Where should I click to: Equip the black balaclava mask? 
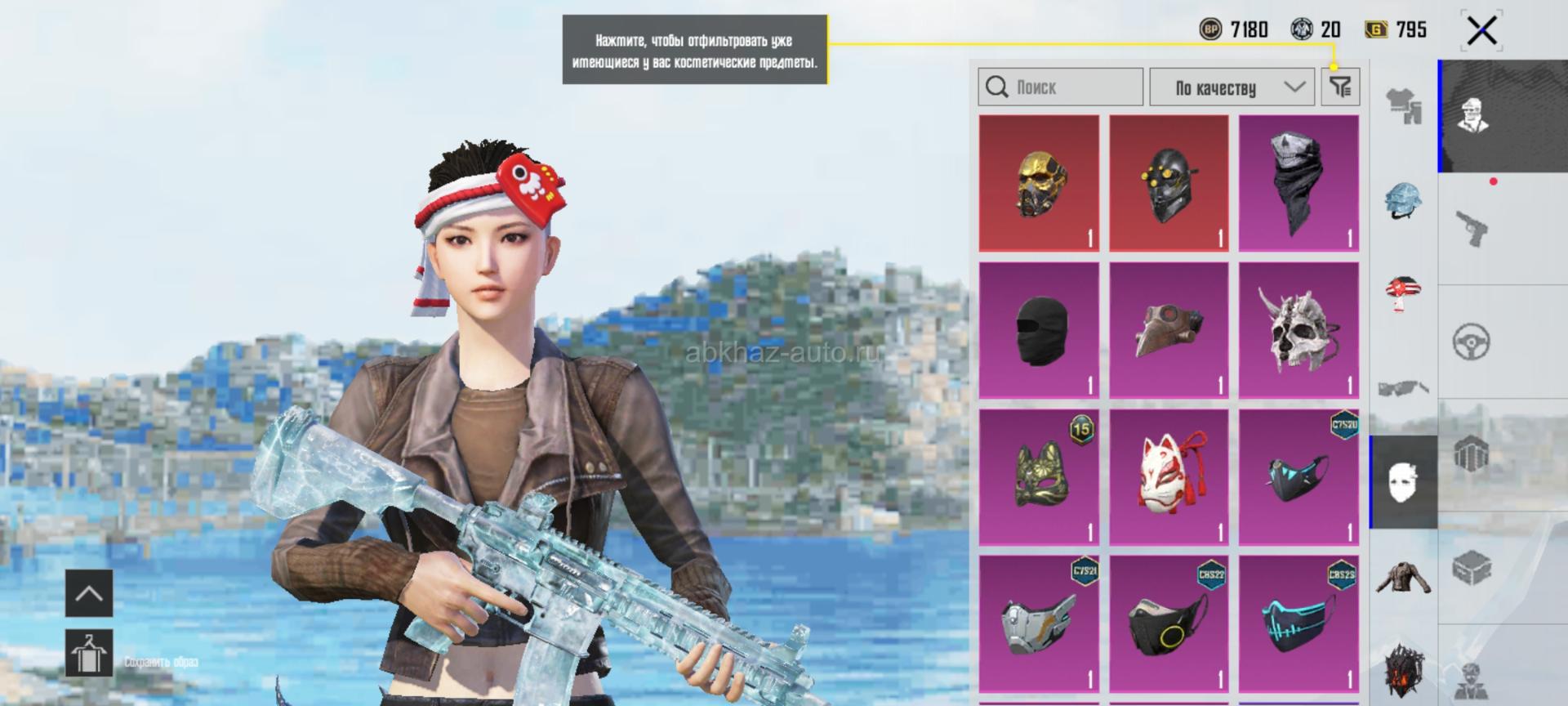coord(1039,330)
